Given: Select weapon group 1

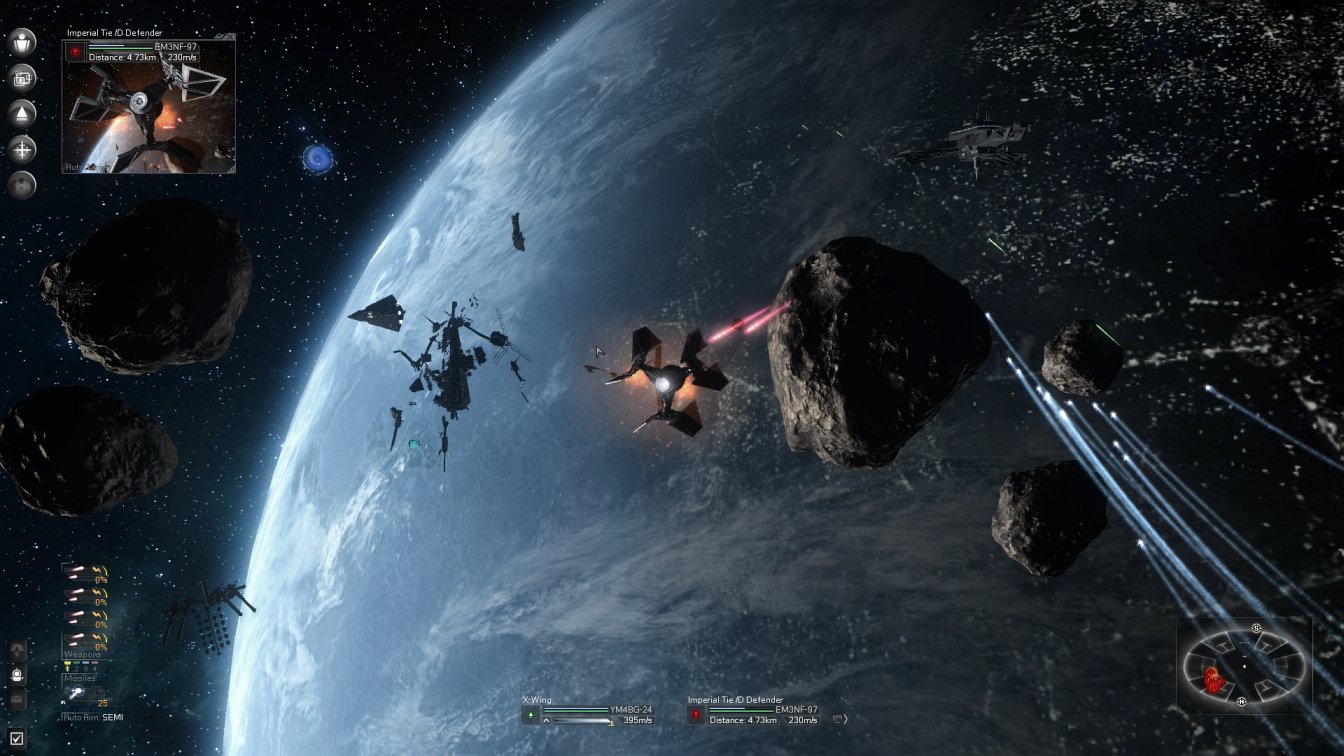Looking at the screenshot, I should coord(68,664).
